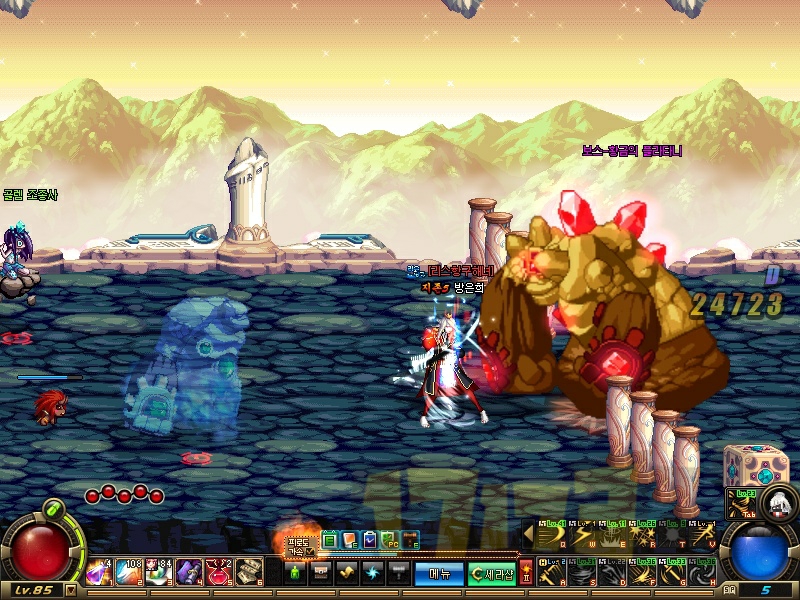
Task: Activate the Lv.41 crescent slash skill on Q
Action: pos(553,536)
